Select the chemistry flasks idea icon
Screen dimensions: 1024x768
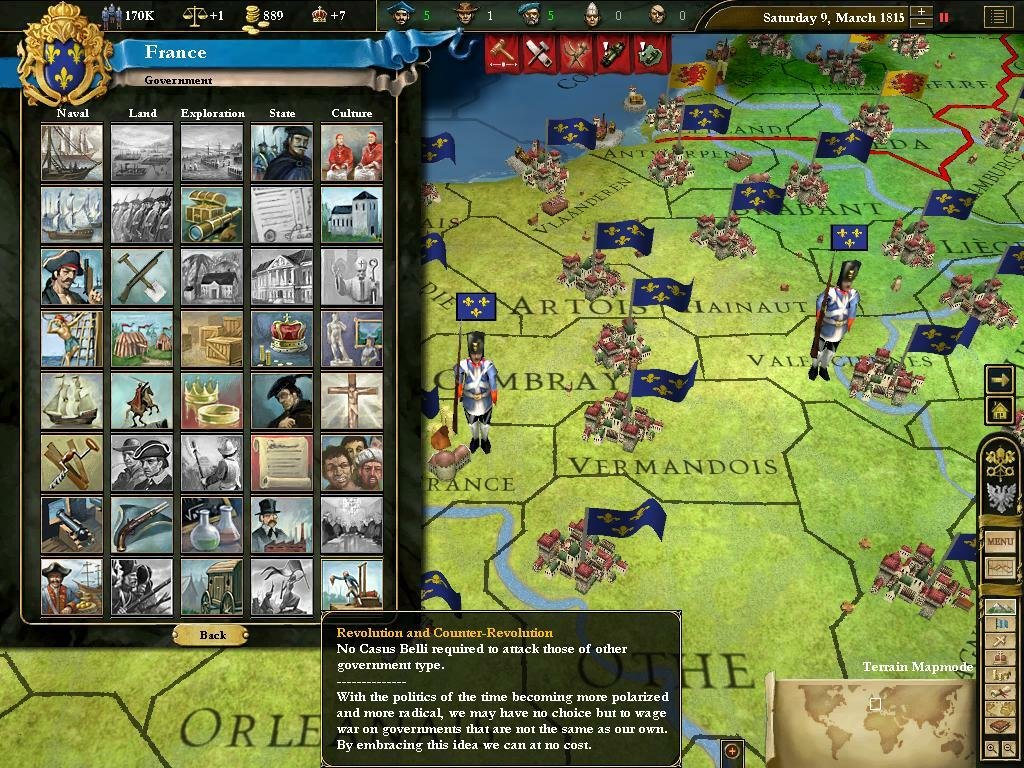[x=212, y=524]
